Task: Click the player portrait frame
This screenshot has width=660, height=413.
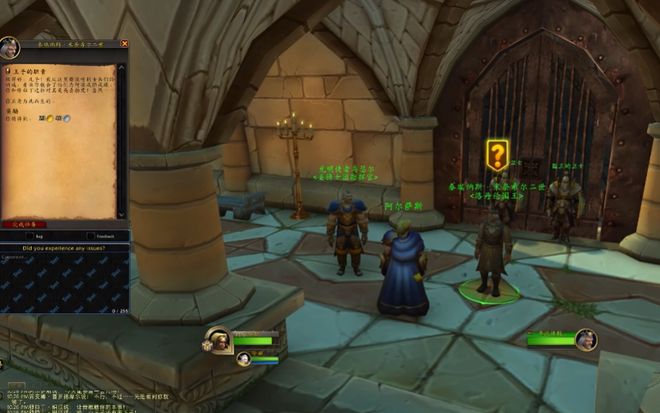Action: click(x=219, y=340)
